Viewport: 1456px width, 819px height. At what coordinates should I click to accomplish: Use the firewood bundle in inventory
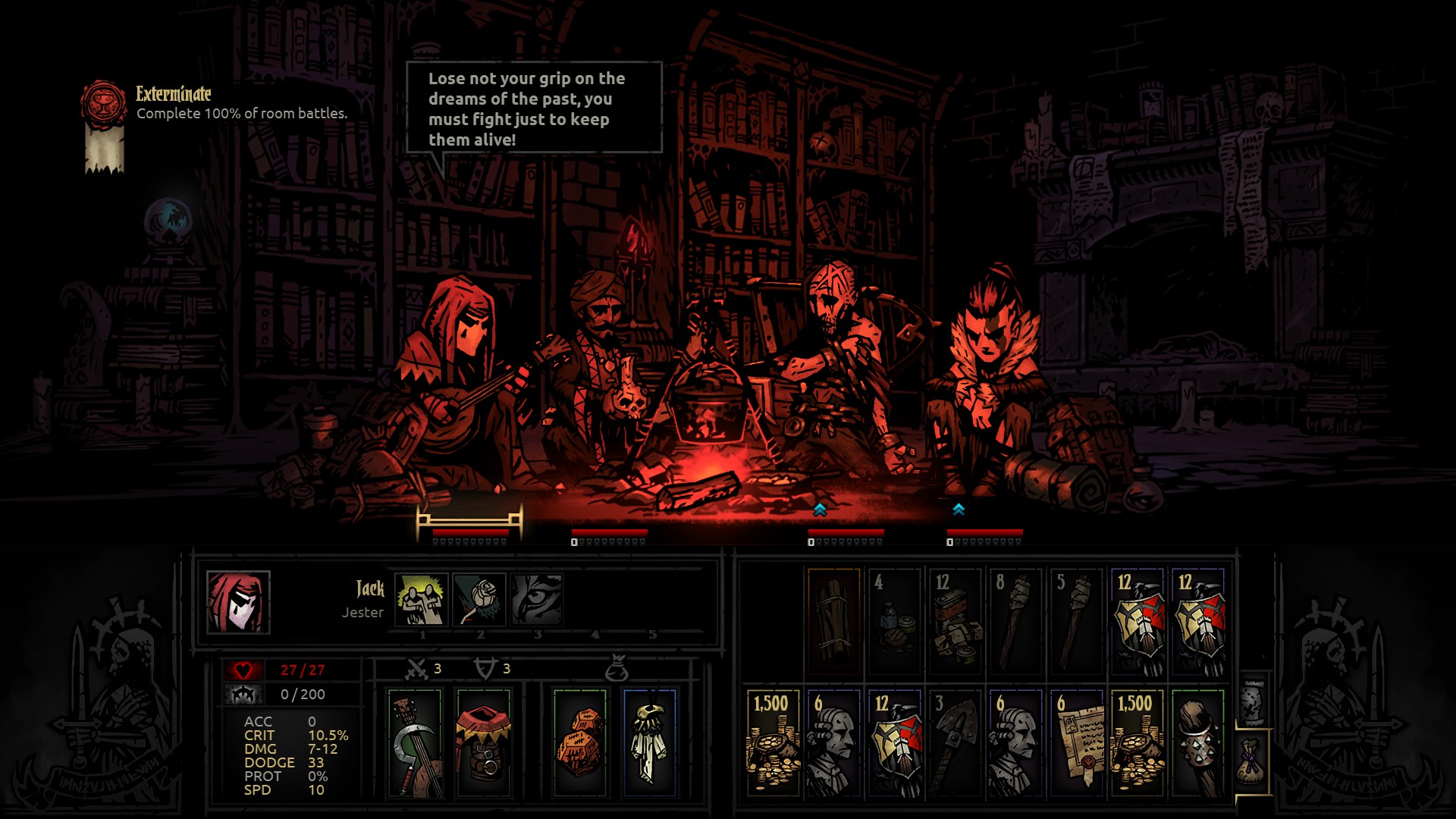(834, 622)
